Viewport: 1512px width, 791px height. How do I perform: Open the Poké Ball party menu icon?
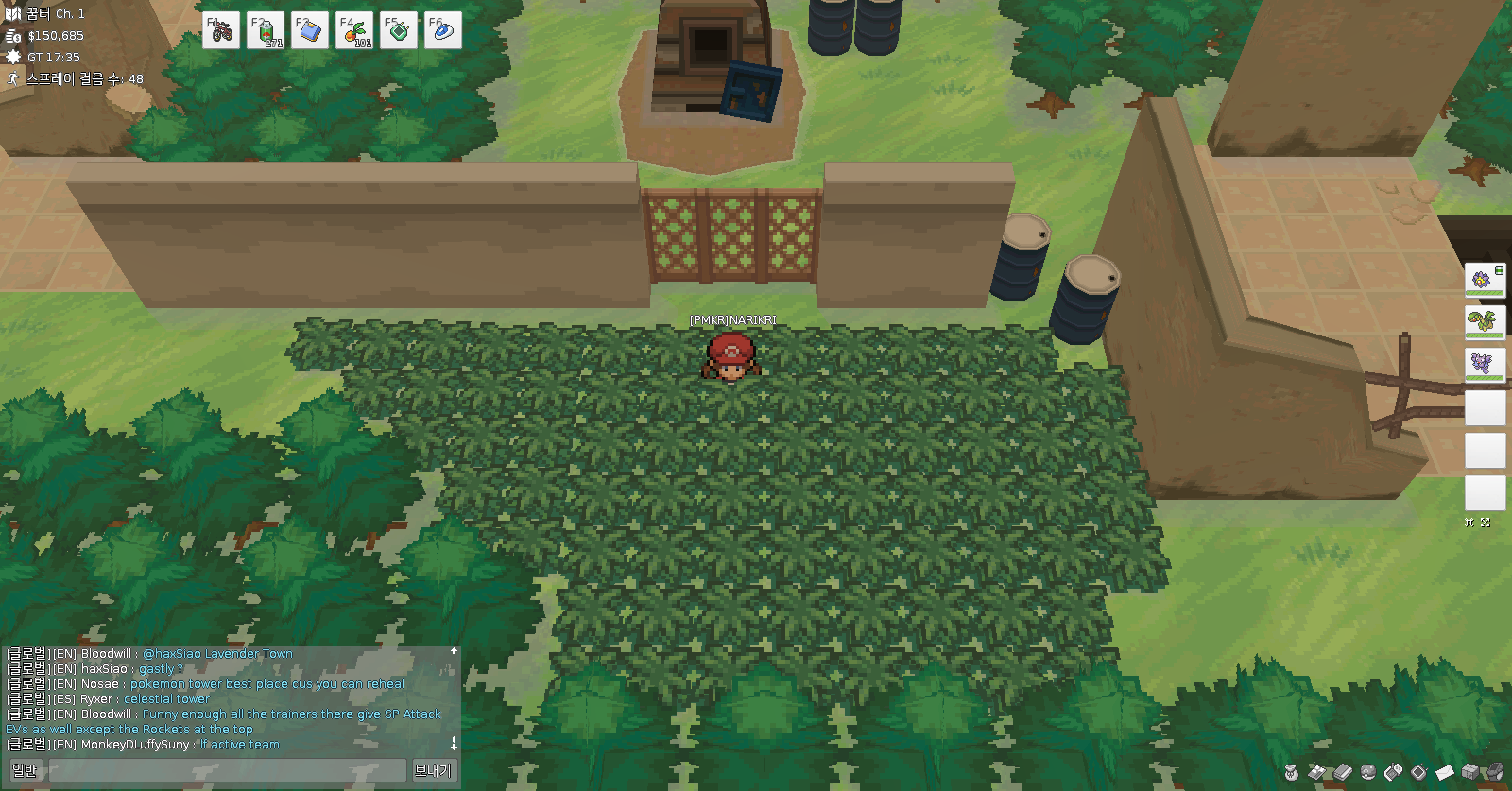click(x=1368, y=772)
